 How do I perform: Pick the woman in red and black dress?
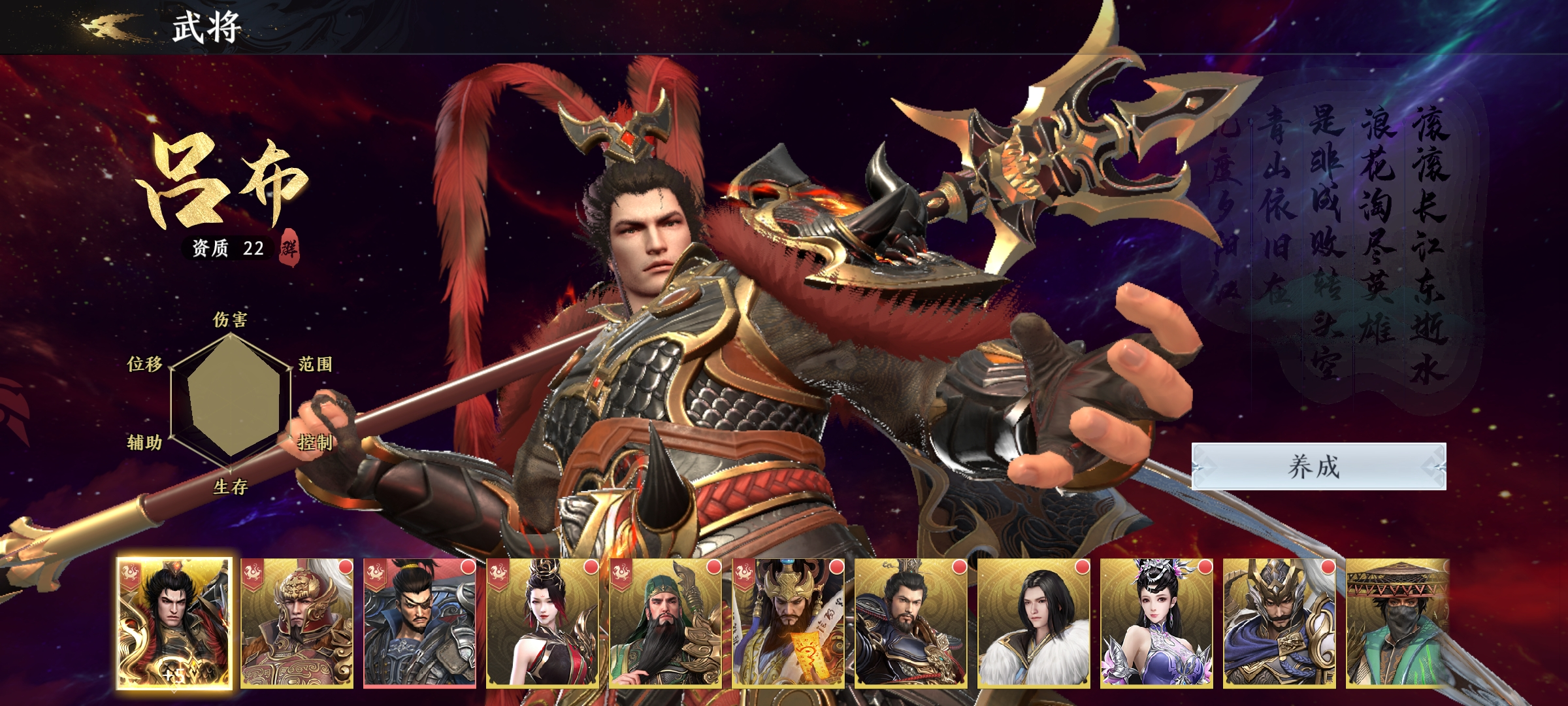pos(543,623)
